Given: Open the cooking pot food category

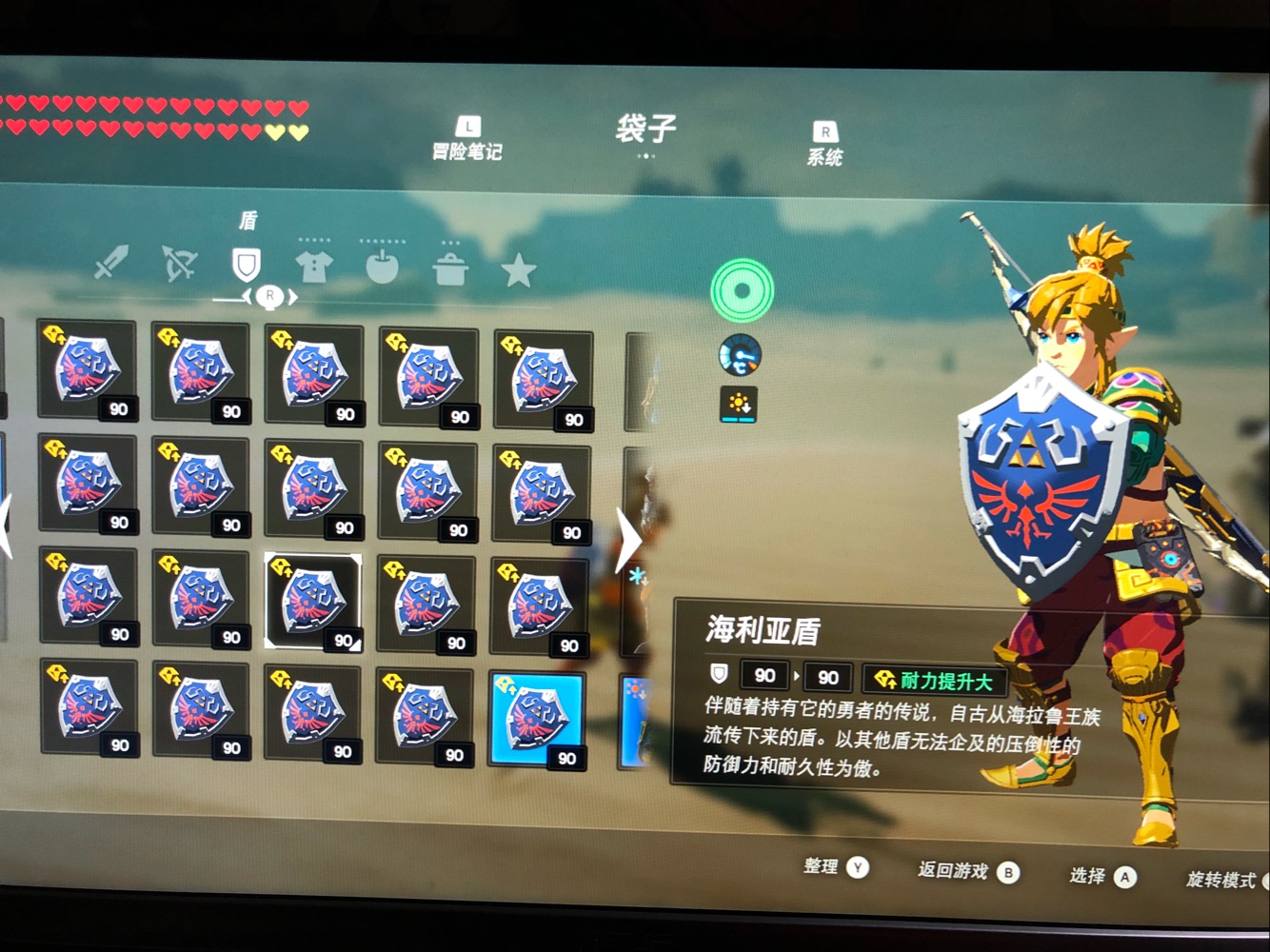Looking at the screenshot, I should (449, 269).
